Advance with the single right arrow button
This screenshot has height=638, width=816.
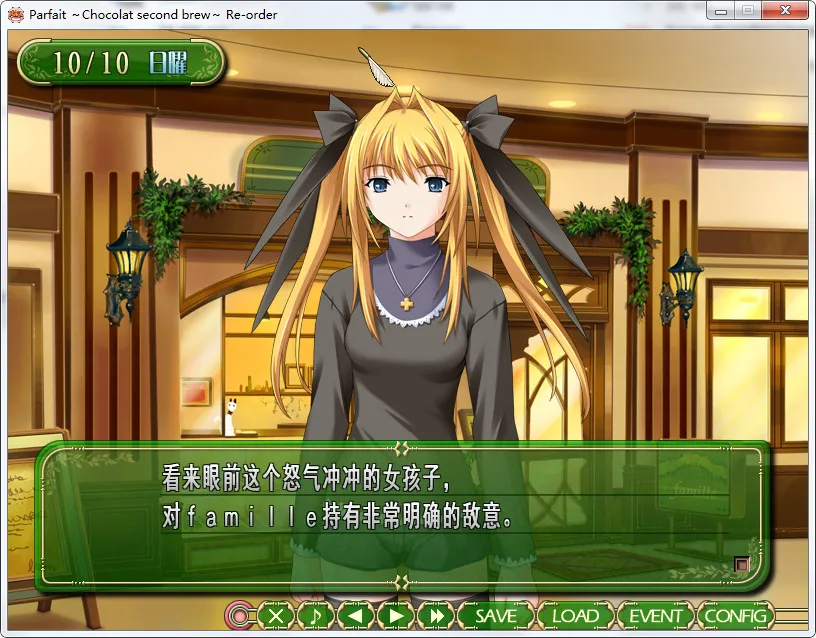(x=396, y=615)
